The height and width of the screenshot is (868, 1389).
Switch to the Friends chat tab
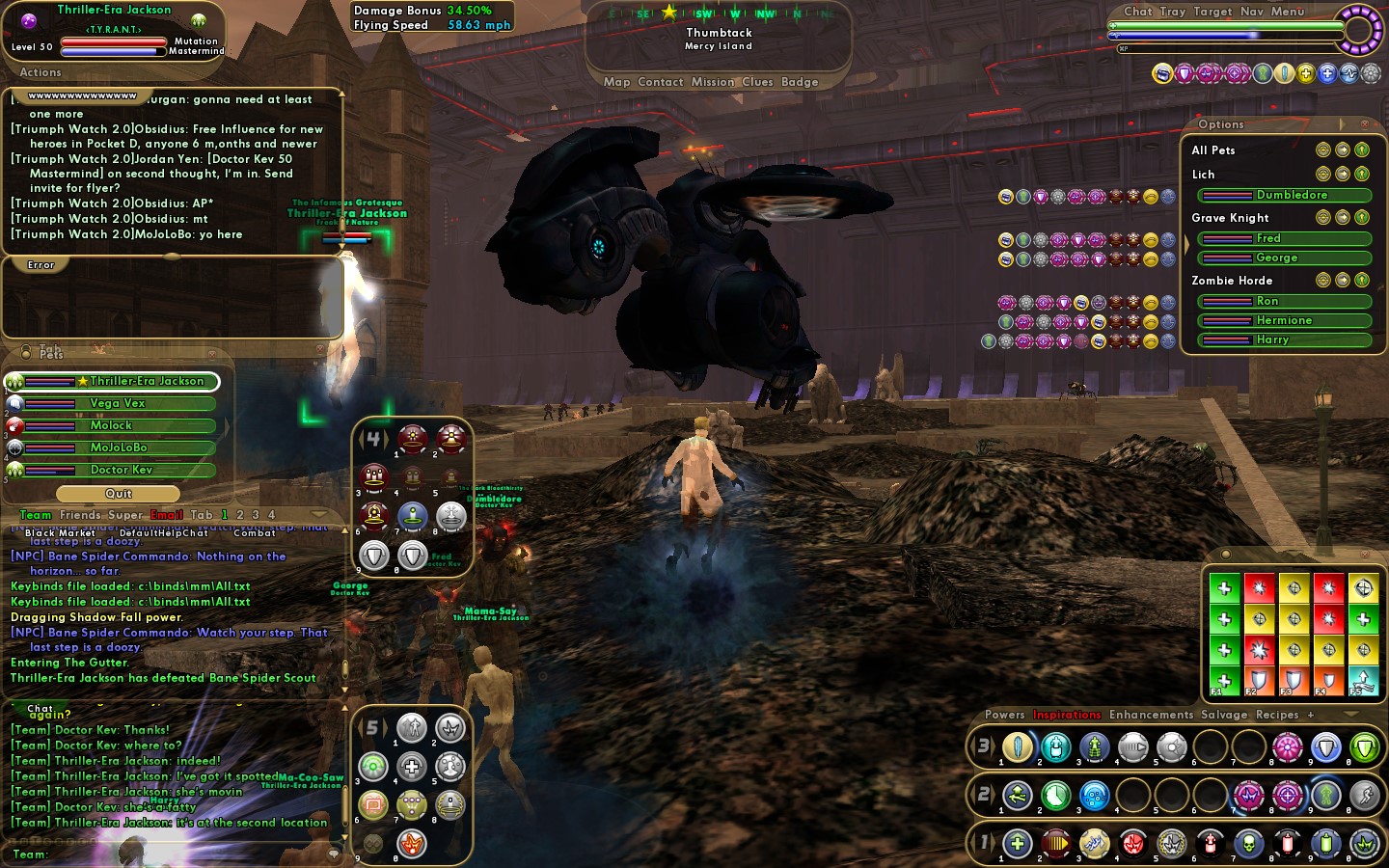tap(80, 515)
